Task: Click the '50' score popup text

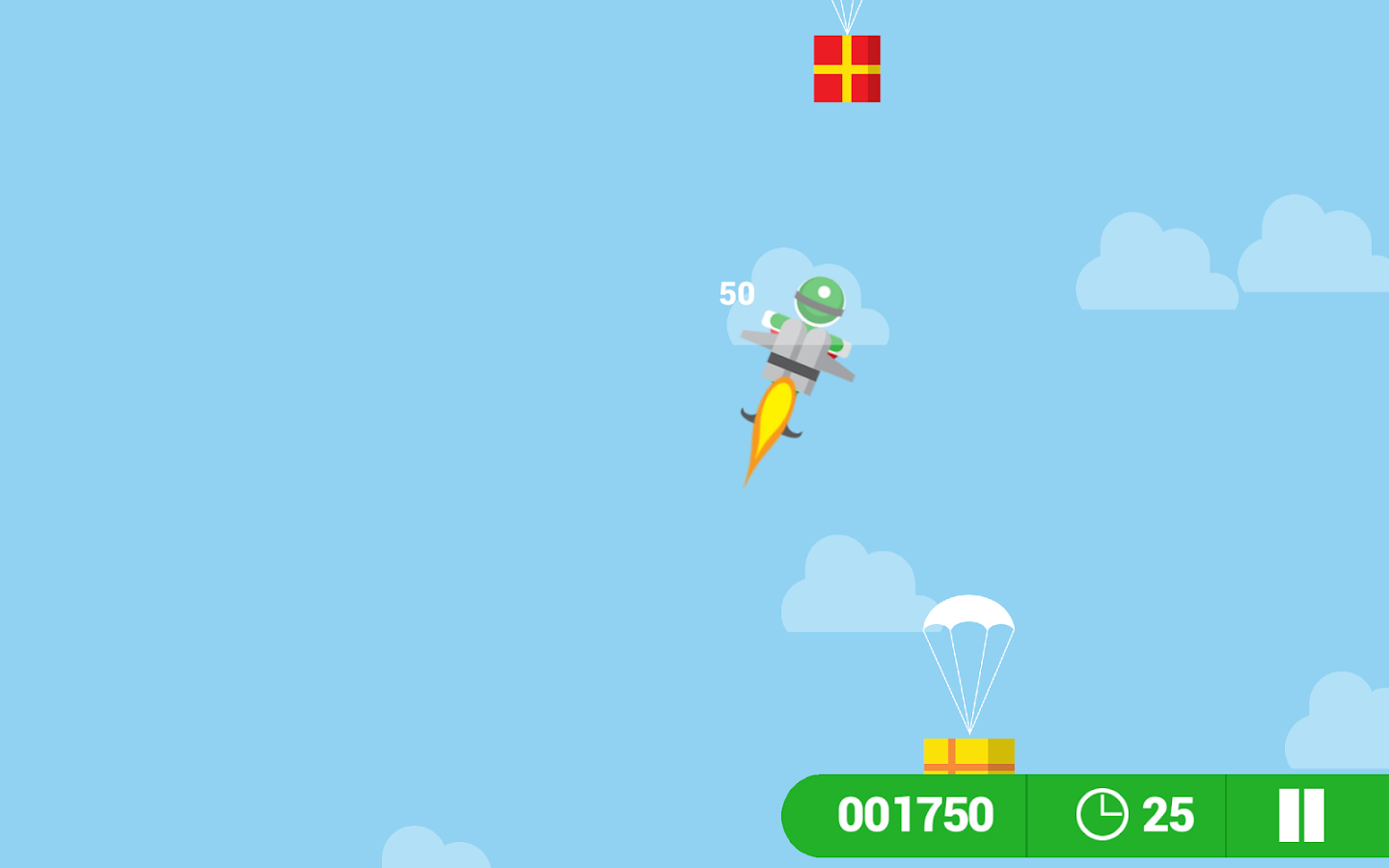Action: pyautogui.click(x=737, y=293)
